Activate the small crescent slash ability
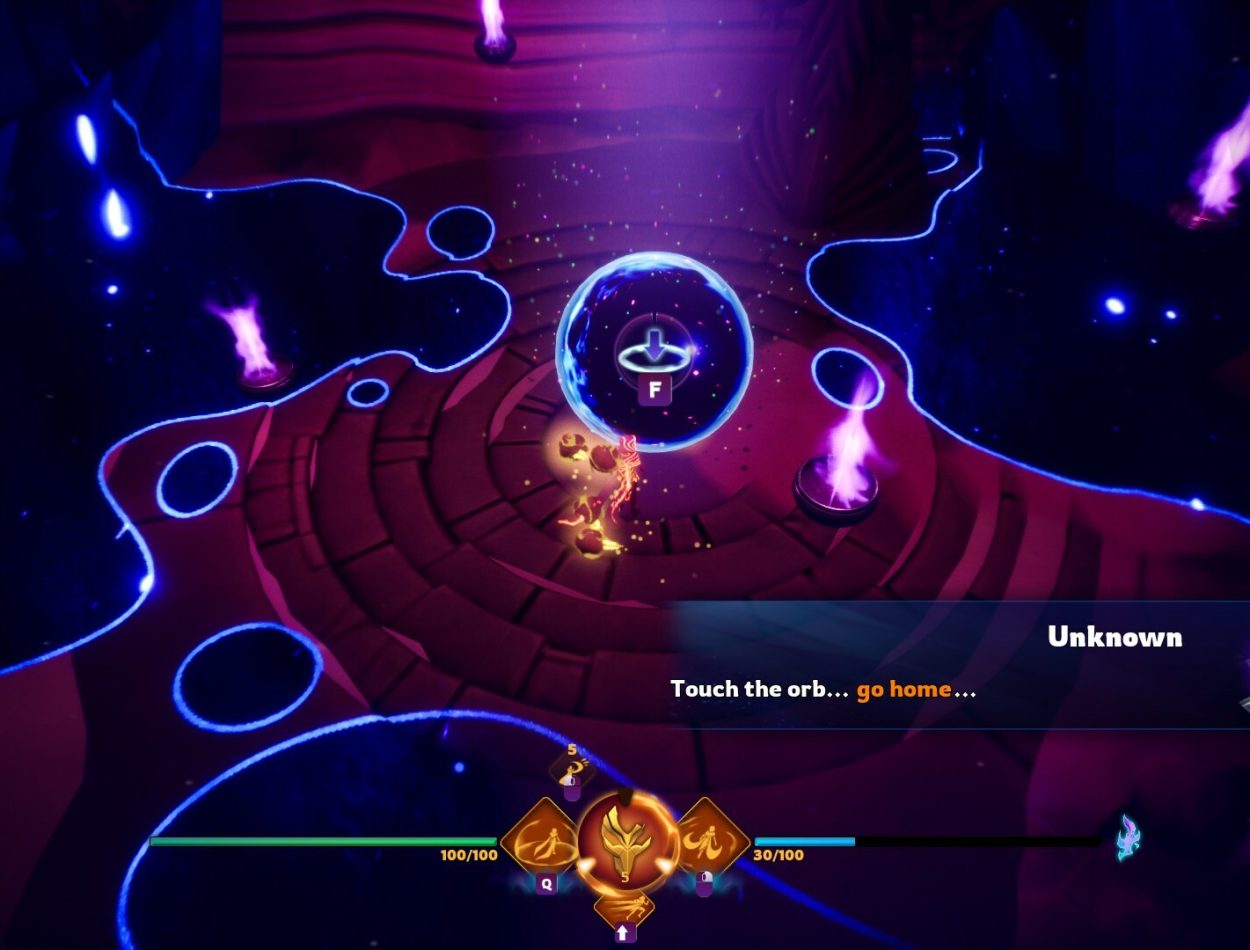The image size is (1250, 950). [572, 769]
